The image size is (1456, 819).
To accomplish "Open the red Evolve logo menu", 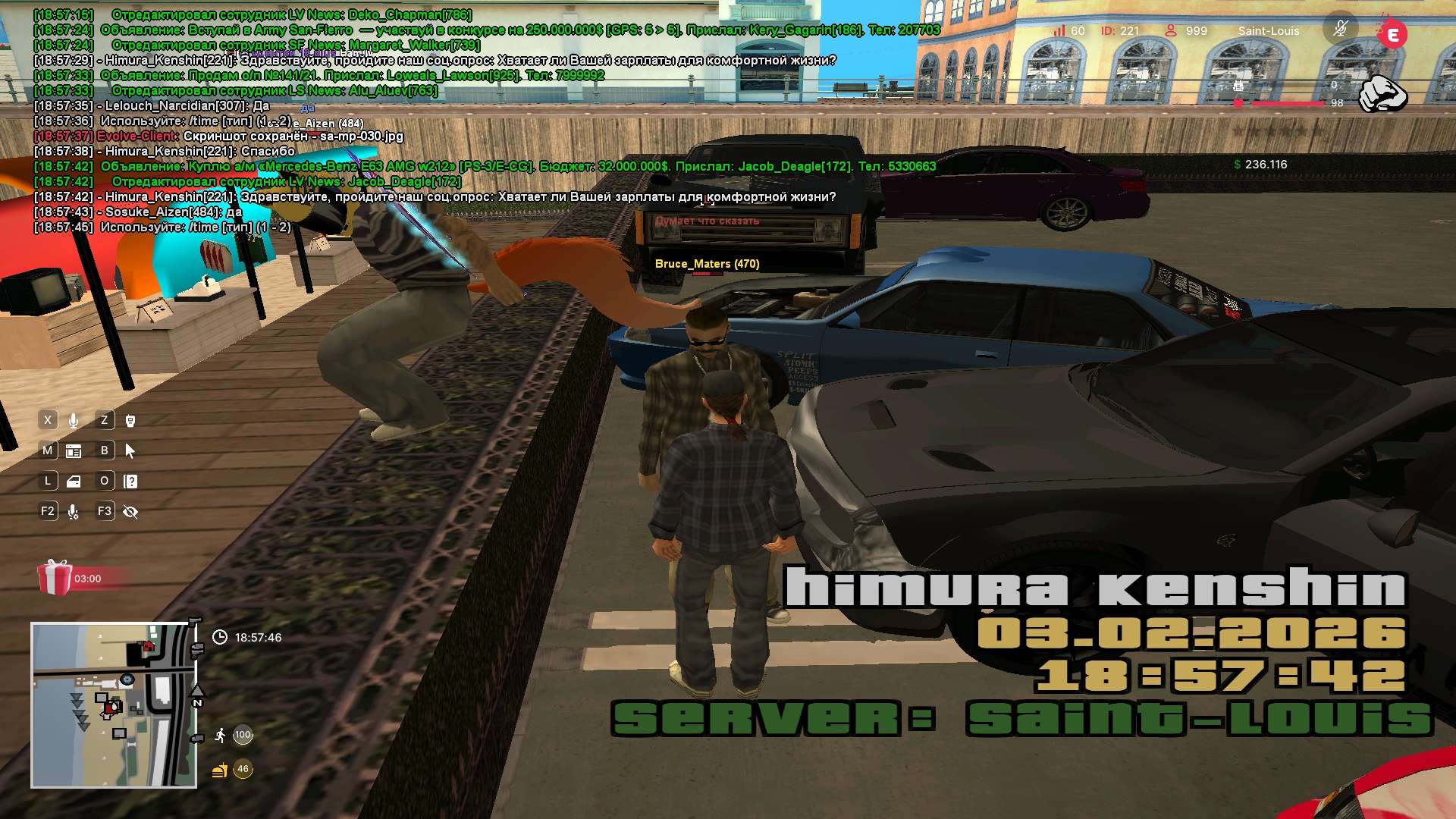I will pyautogui.click(x=1392, y=34).
